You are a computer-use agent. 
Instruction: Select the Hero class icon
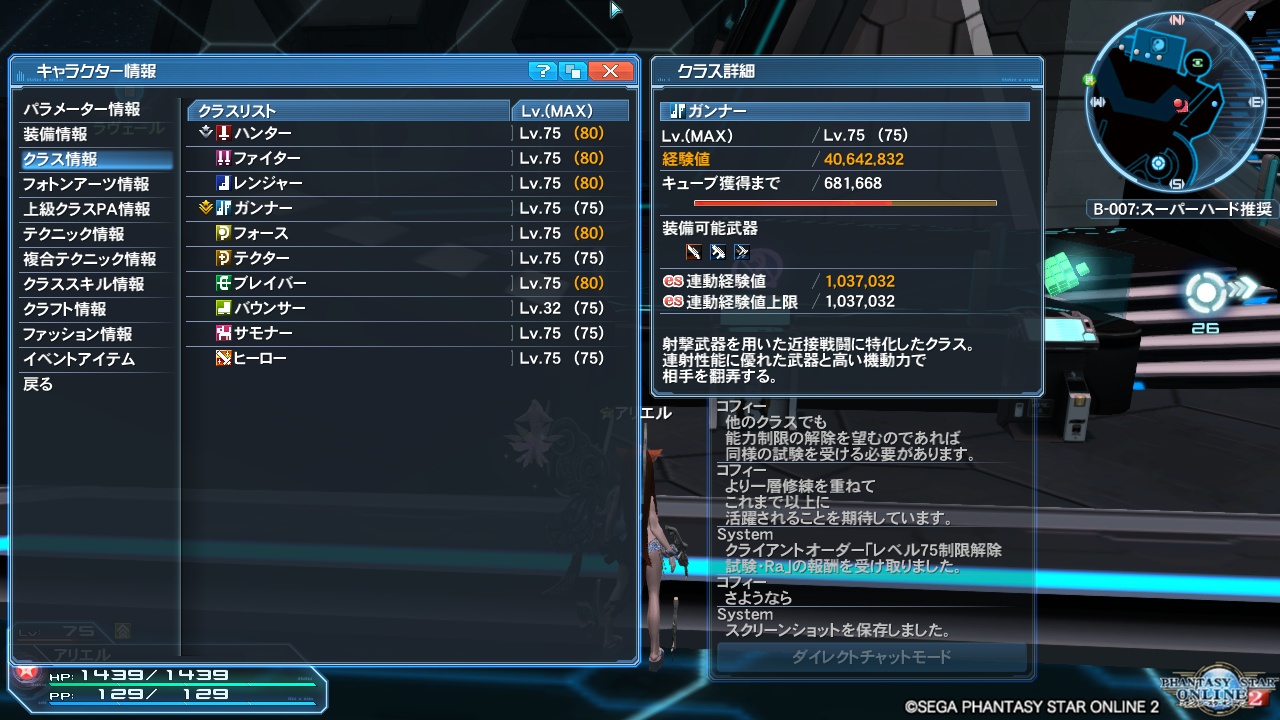point(224,357)
